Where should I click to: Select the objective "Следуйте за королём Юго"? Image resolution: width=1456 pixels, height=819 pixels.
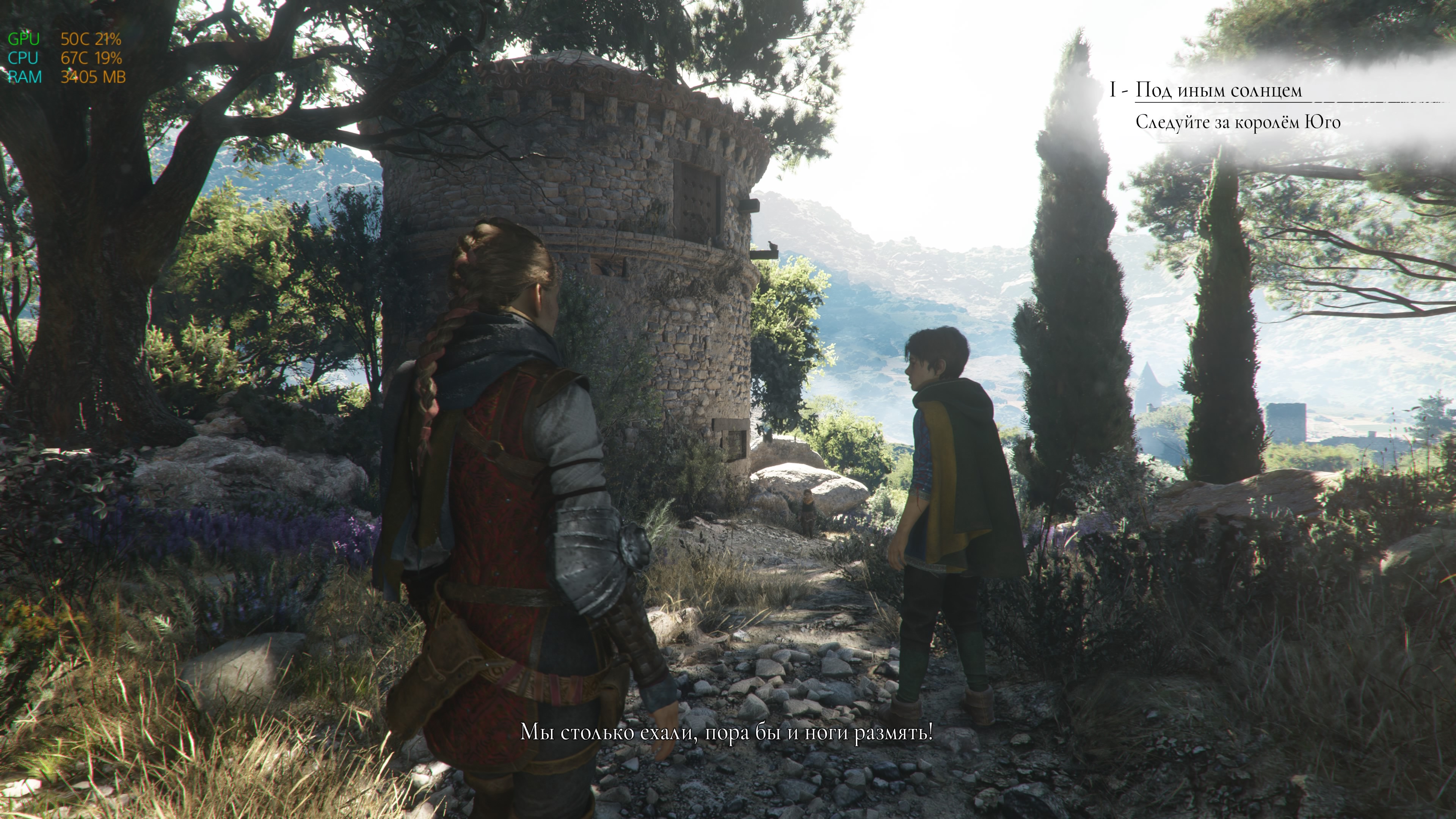[1238, 122]
